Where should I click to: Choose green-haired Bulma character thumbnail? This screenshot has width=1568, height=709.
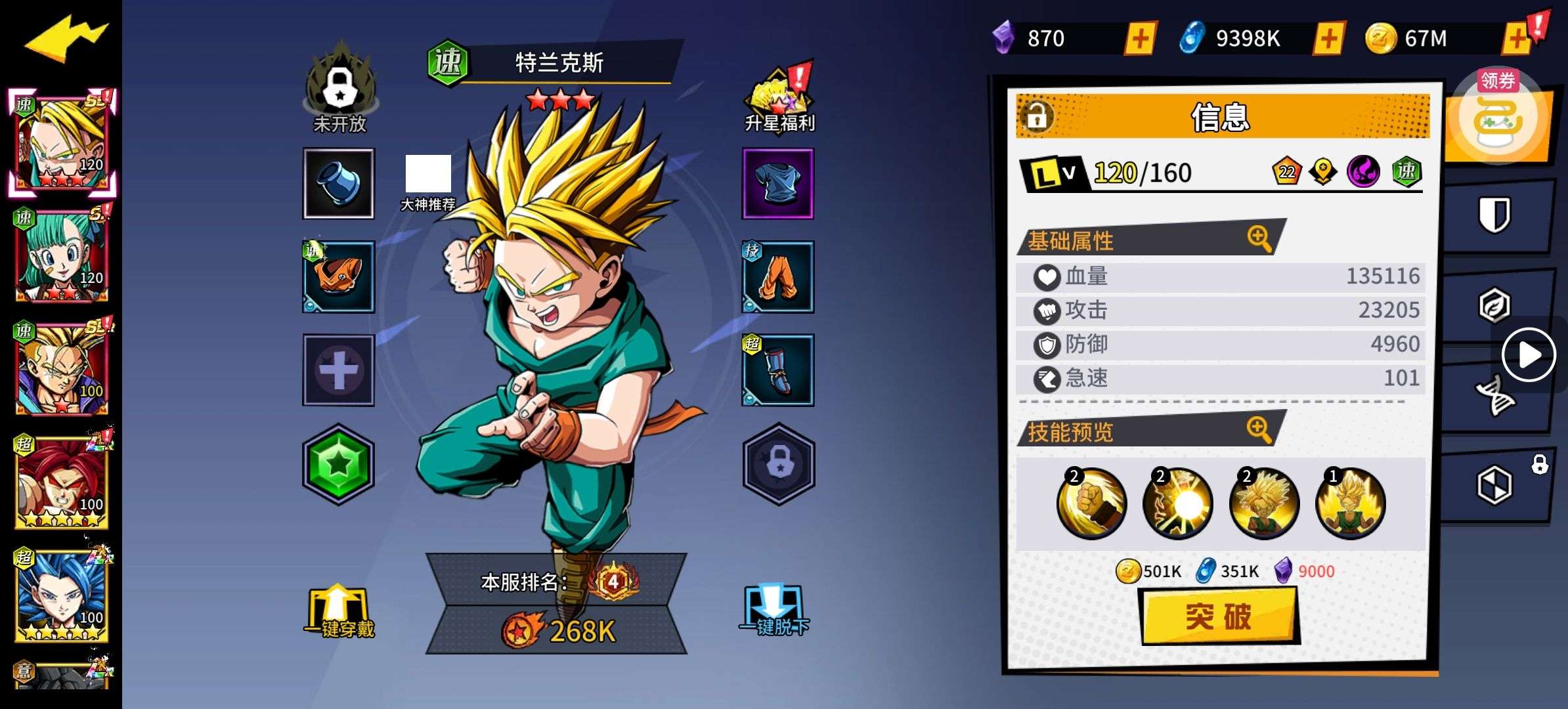click(62, 256)
